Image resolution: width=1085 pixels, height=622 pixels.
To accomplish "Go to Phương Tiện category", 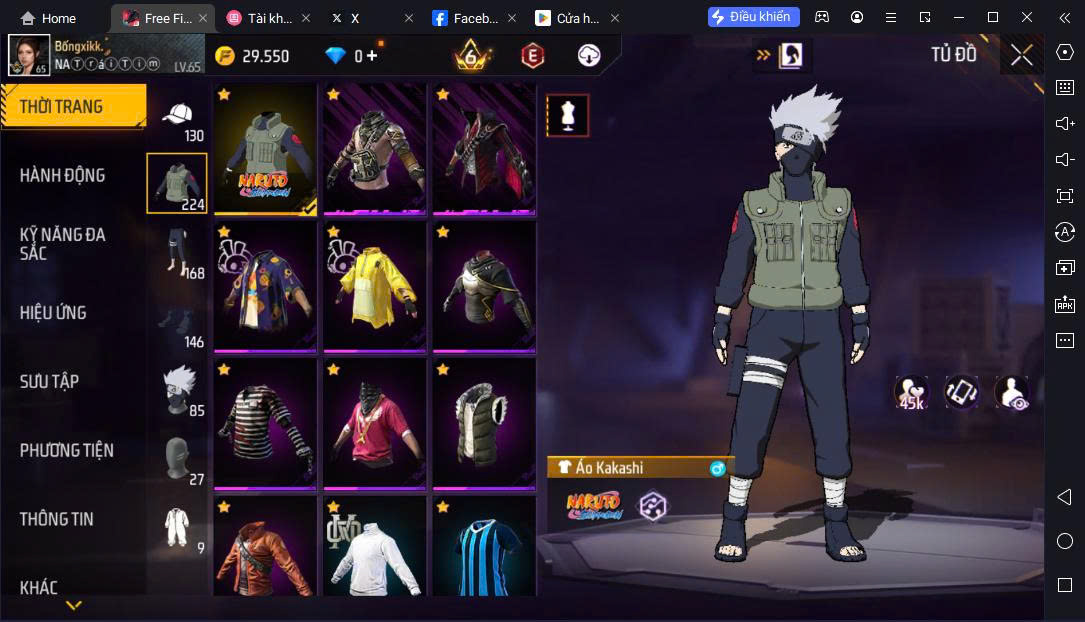I will pyautogui.click(x=67, y=451).
